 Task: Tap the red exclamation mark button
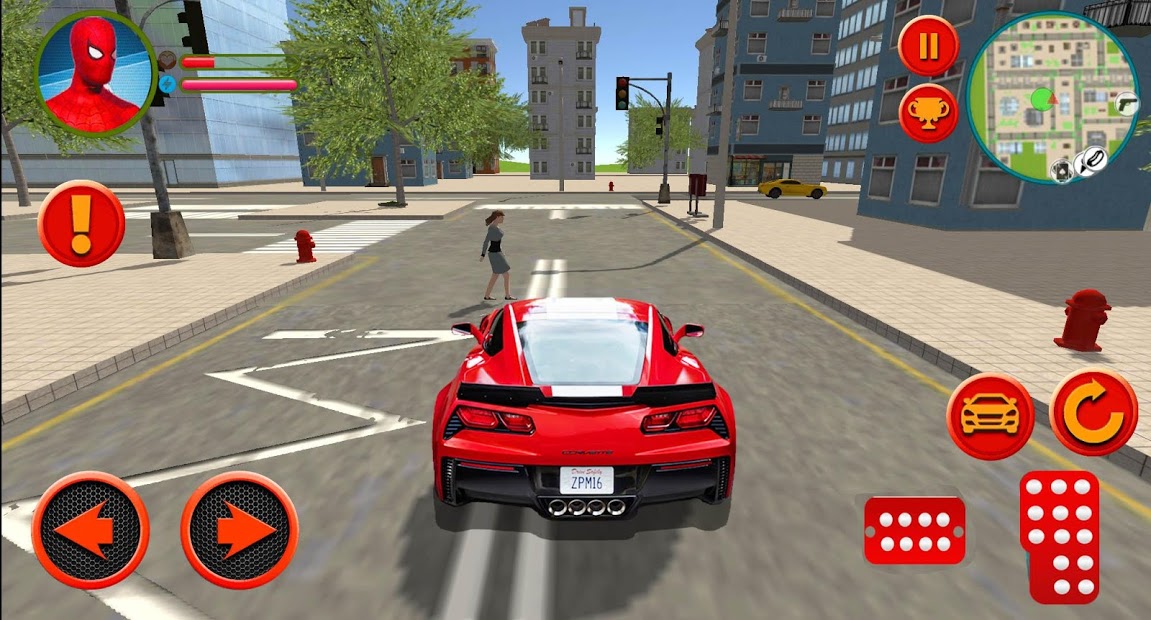(81, 223)
